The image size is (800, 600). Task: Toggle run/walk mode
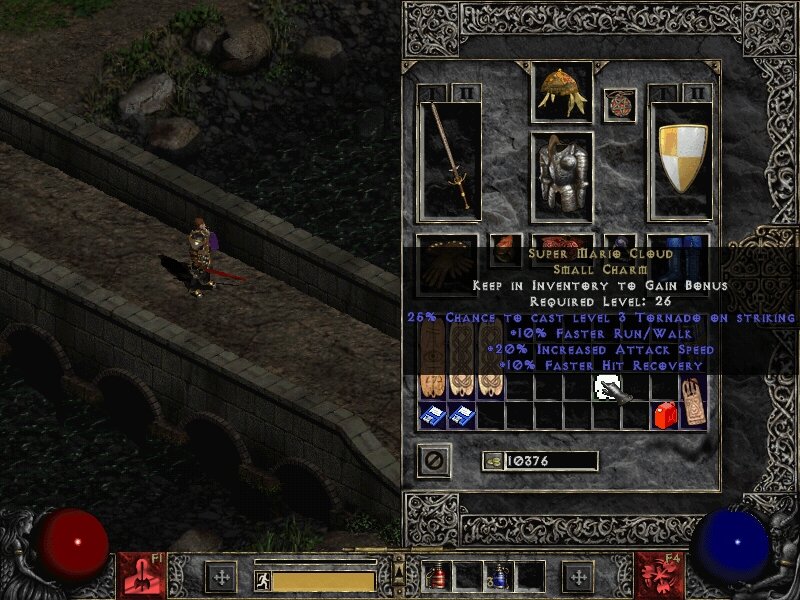click(263, 581)
